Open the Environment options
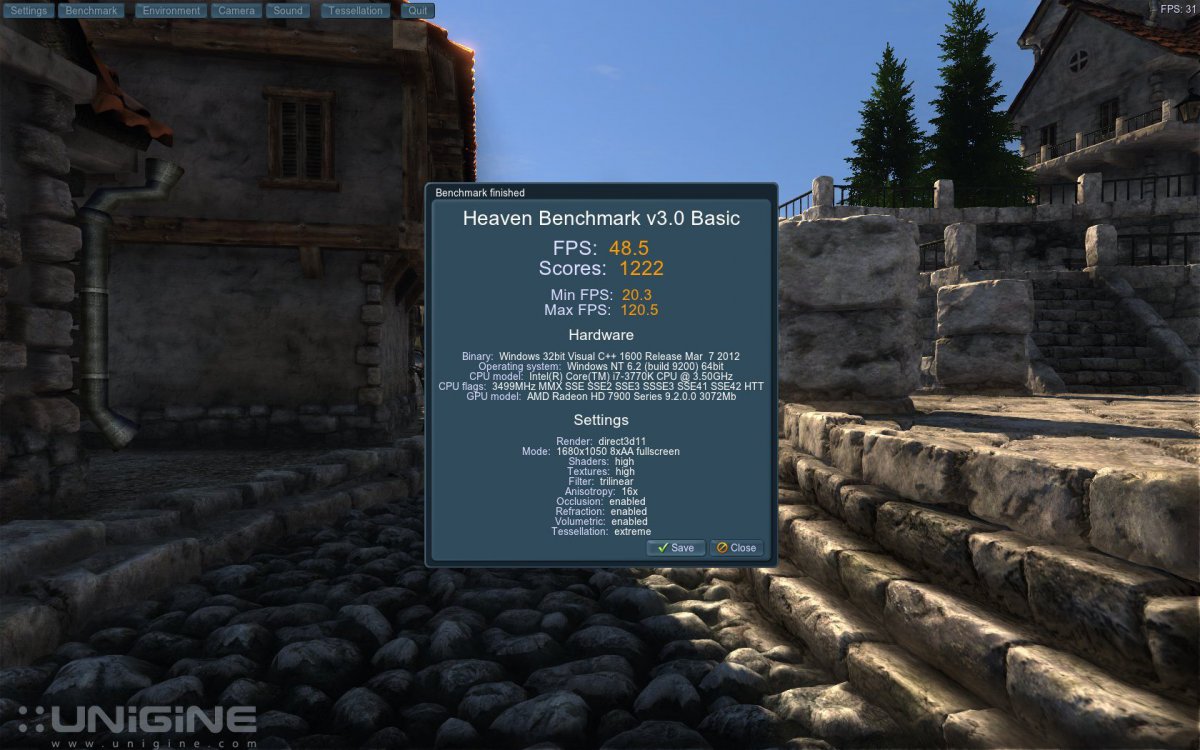The width and height of the screenshot is (1200, 750). click(x=170, y=11)
